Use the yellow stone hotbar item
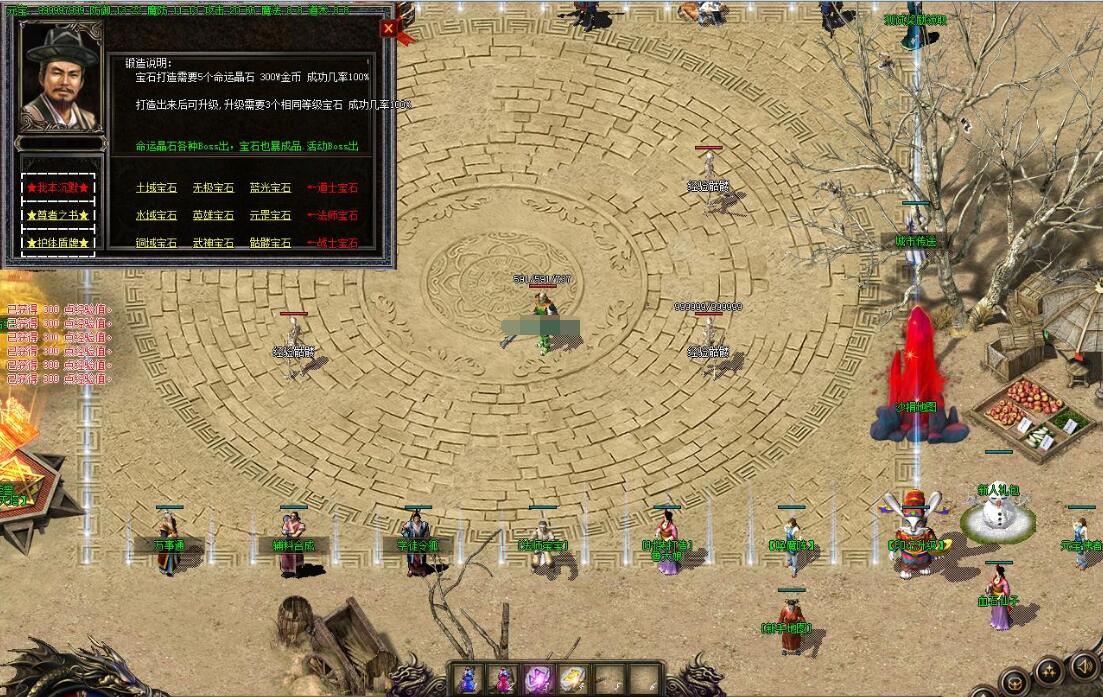Viewport: 1103px width, 697px height. [x=573, y=679]
